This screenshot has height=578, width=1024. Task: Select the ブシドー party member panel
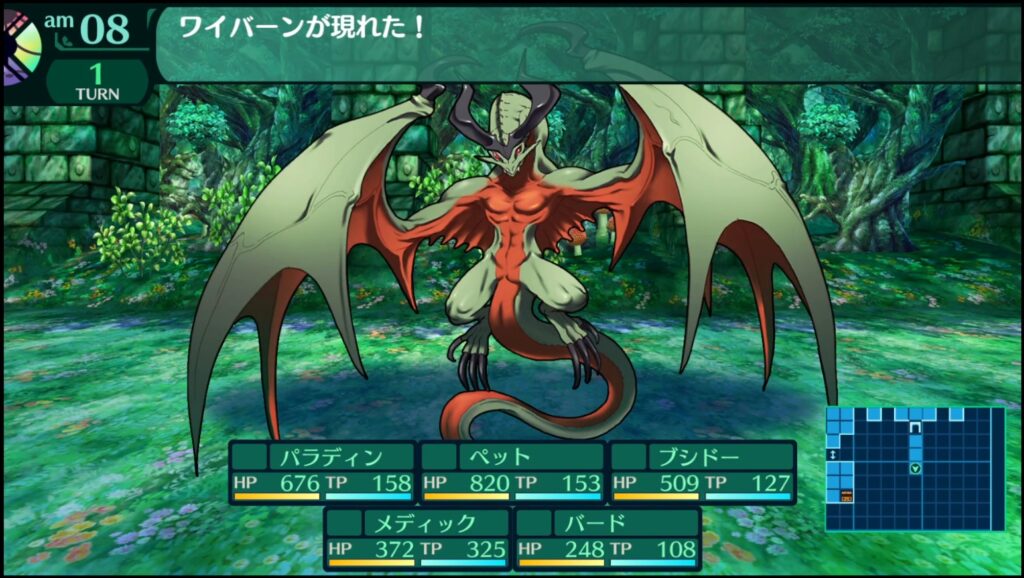click(x=702, y=472)
